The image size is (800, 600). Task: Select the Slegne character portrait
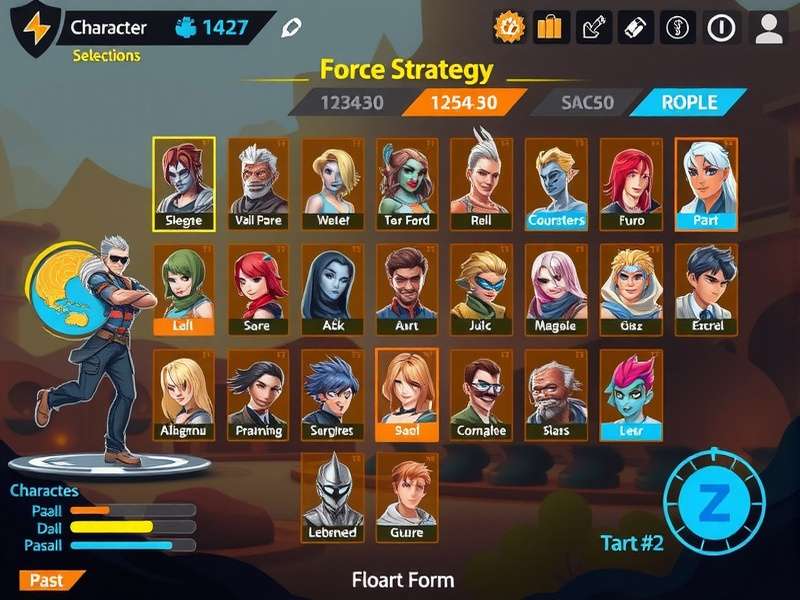183,184
